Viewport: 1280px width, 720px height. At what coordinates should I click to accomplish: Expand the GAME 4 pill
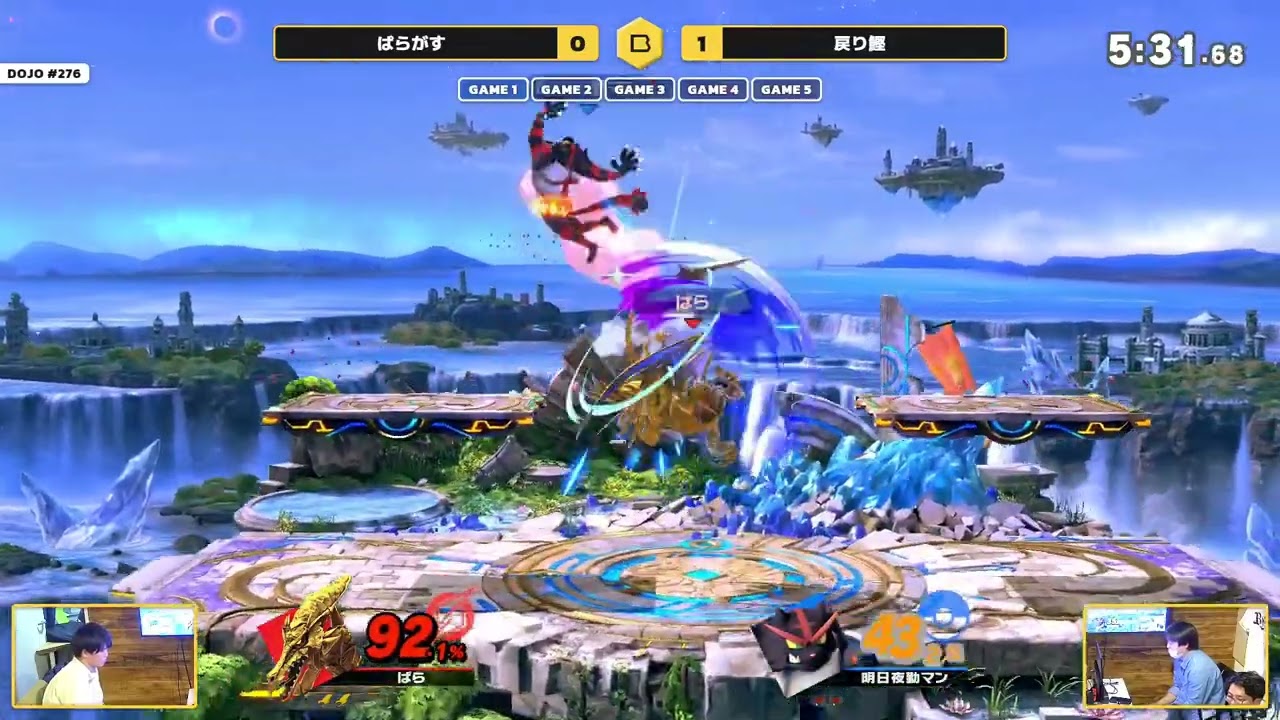tap(714, 90)
